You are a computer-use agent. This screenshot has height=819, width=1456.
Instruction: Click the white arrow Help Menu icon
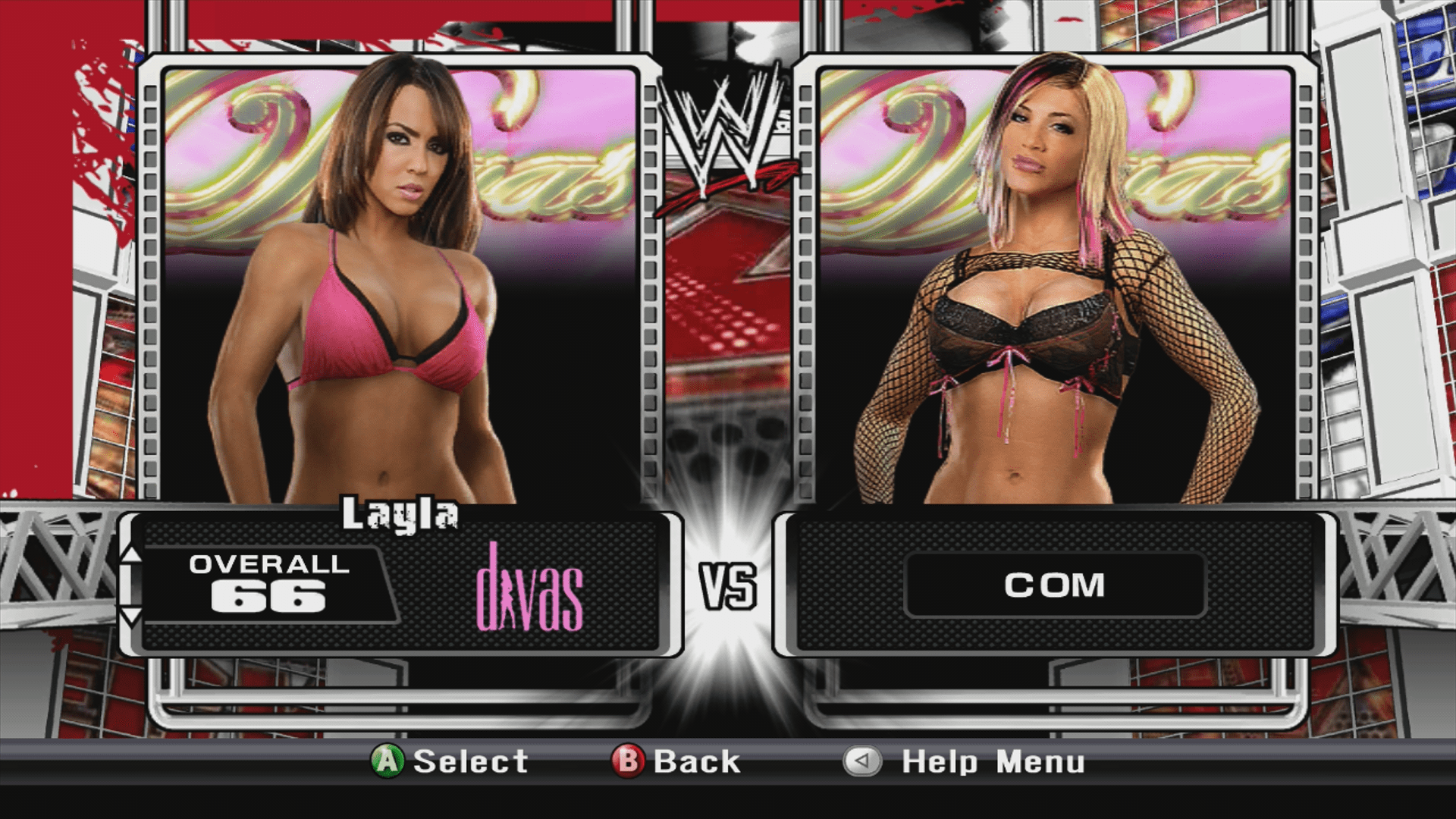point(861,762)
